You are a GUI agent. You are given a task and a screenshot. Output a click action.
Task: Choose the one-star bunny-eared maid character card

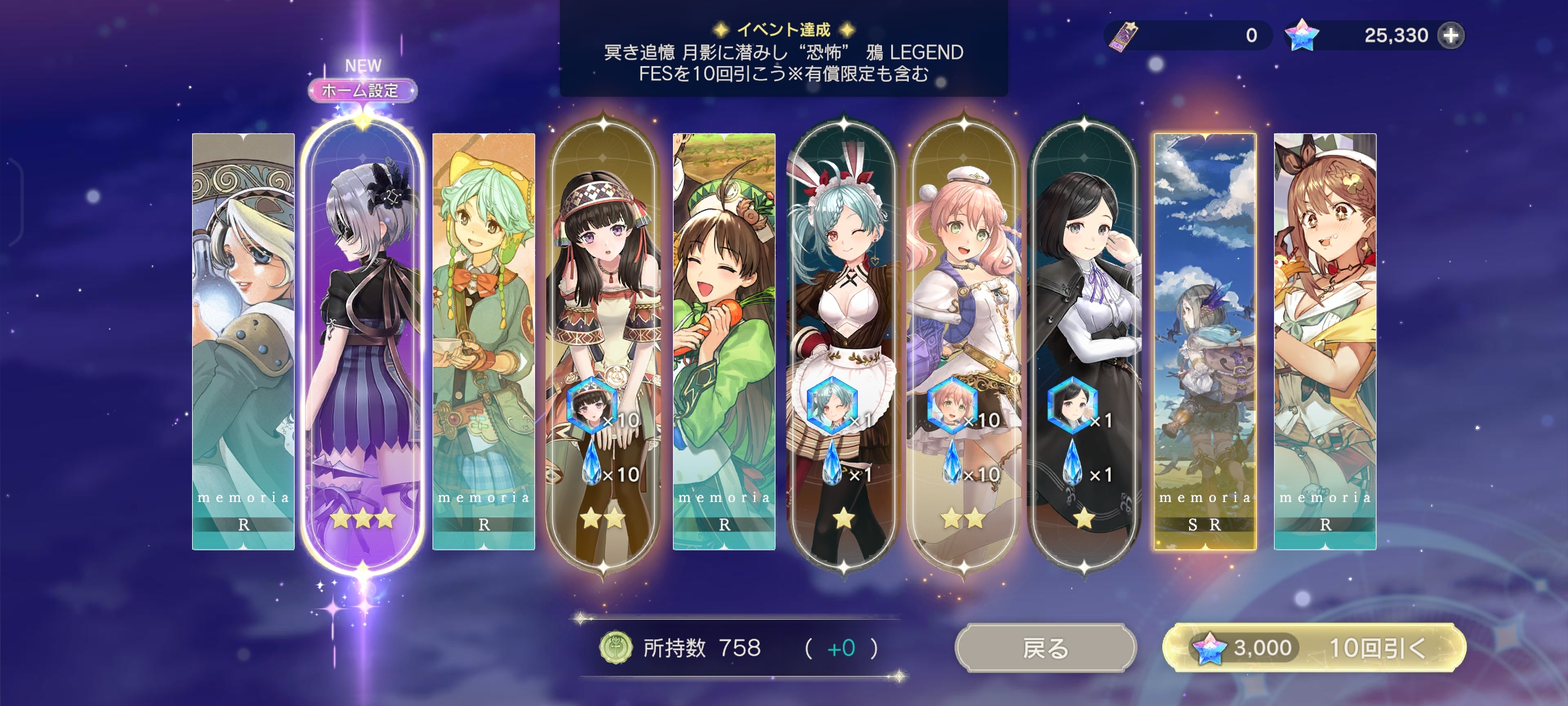point(843,340)
